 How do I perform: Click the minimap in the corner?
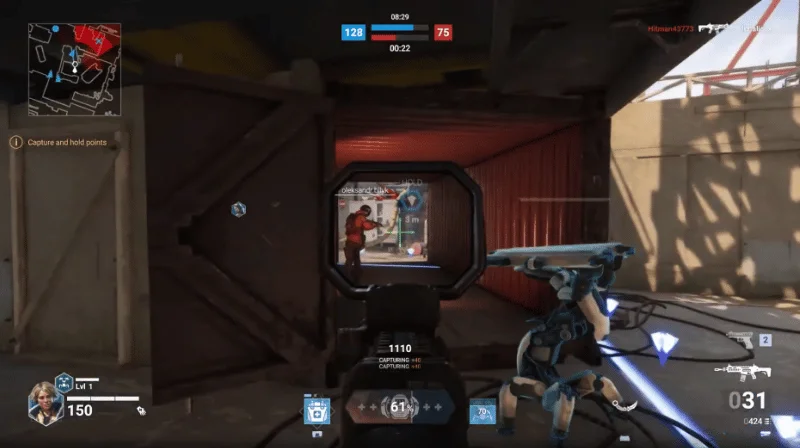click(74, 70)
